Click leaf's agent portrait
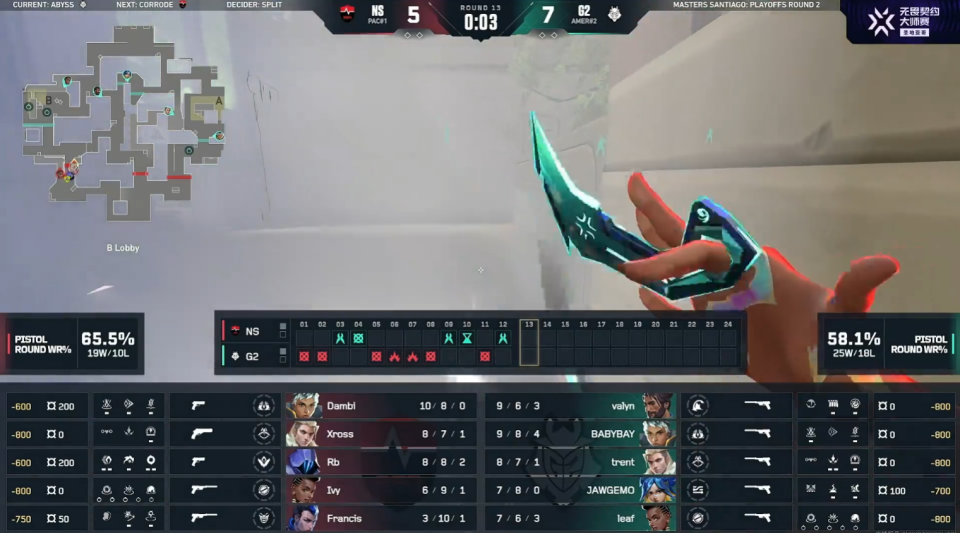 point(658,518)
